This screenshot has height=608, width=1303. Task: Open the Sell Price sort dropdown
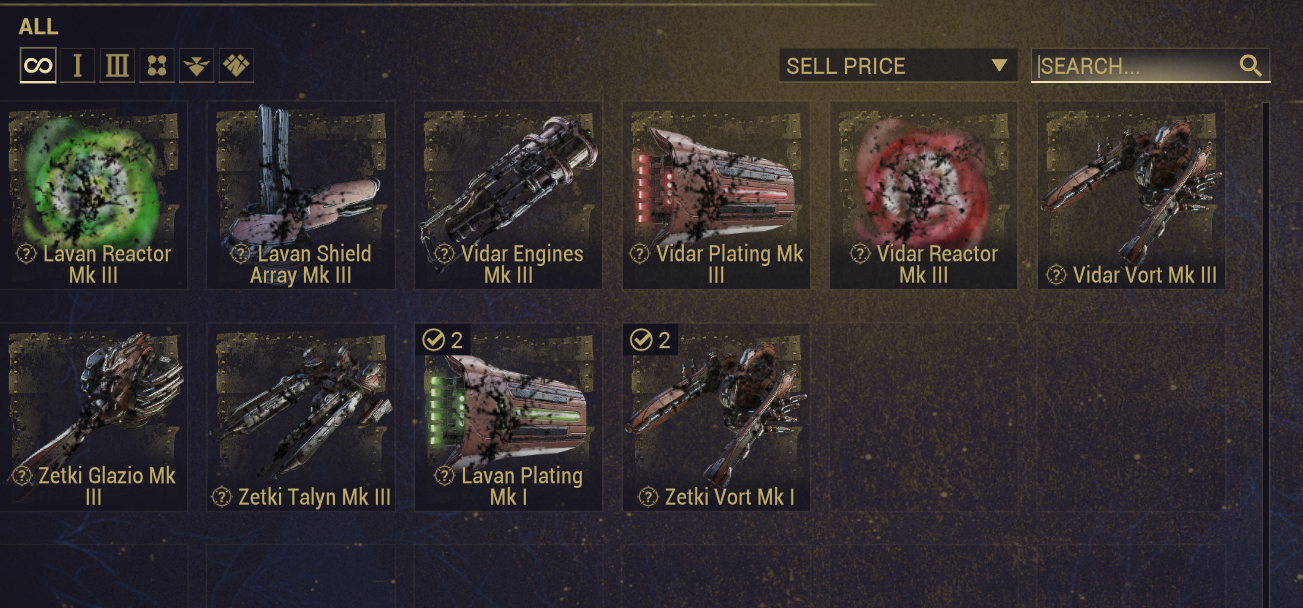click(897, 66)
